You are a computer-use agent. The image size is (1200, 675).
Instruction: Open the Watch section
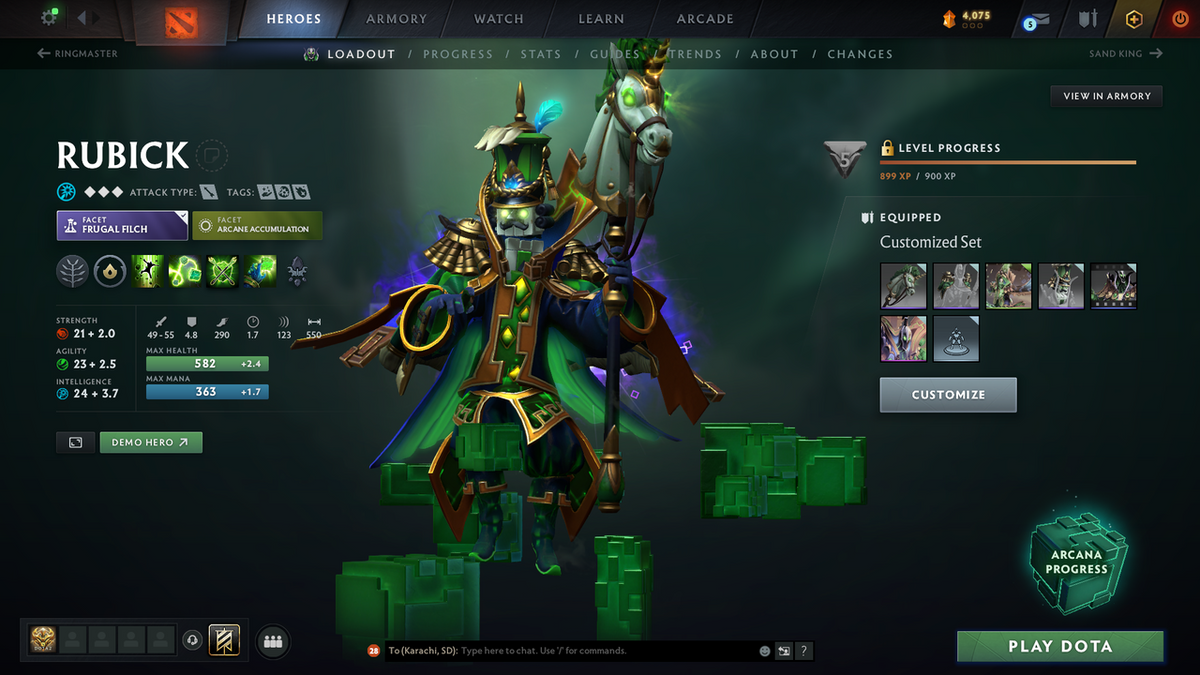pos(499,19)
